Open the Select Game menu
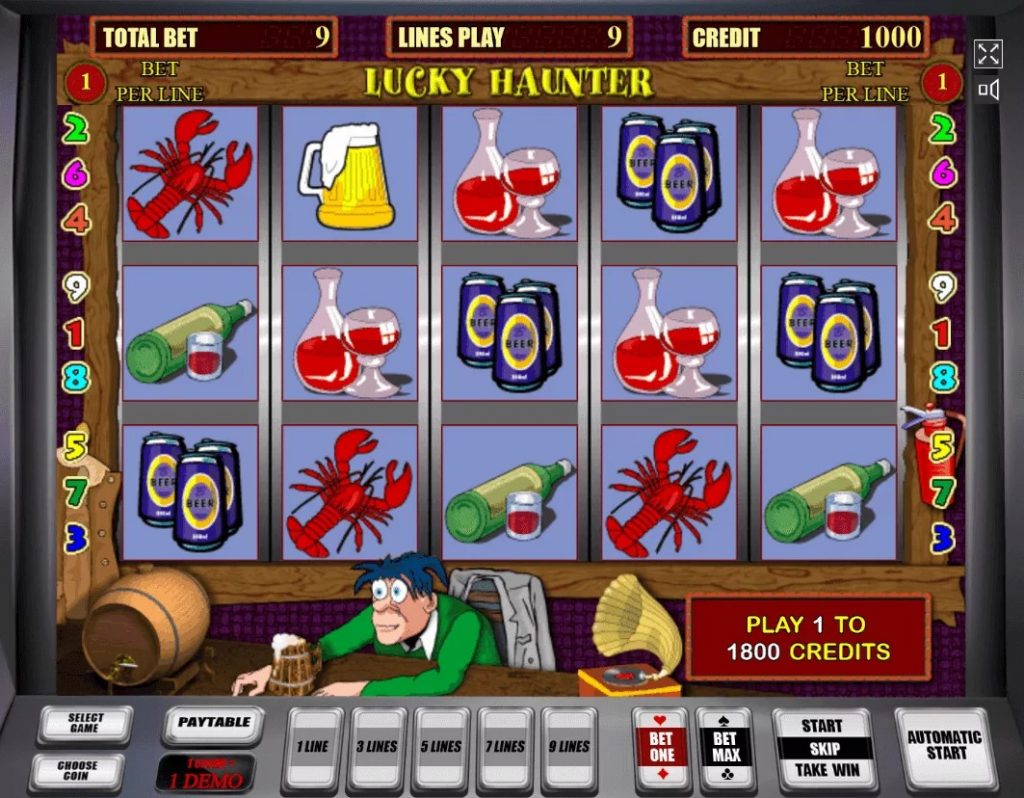Image resolution: width=1024 pixels, height=798 pixels. click(x=85, y=725)
